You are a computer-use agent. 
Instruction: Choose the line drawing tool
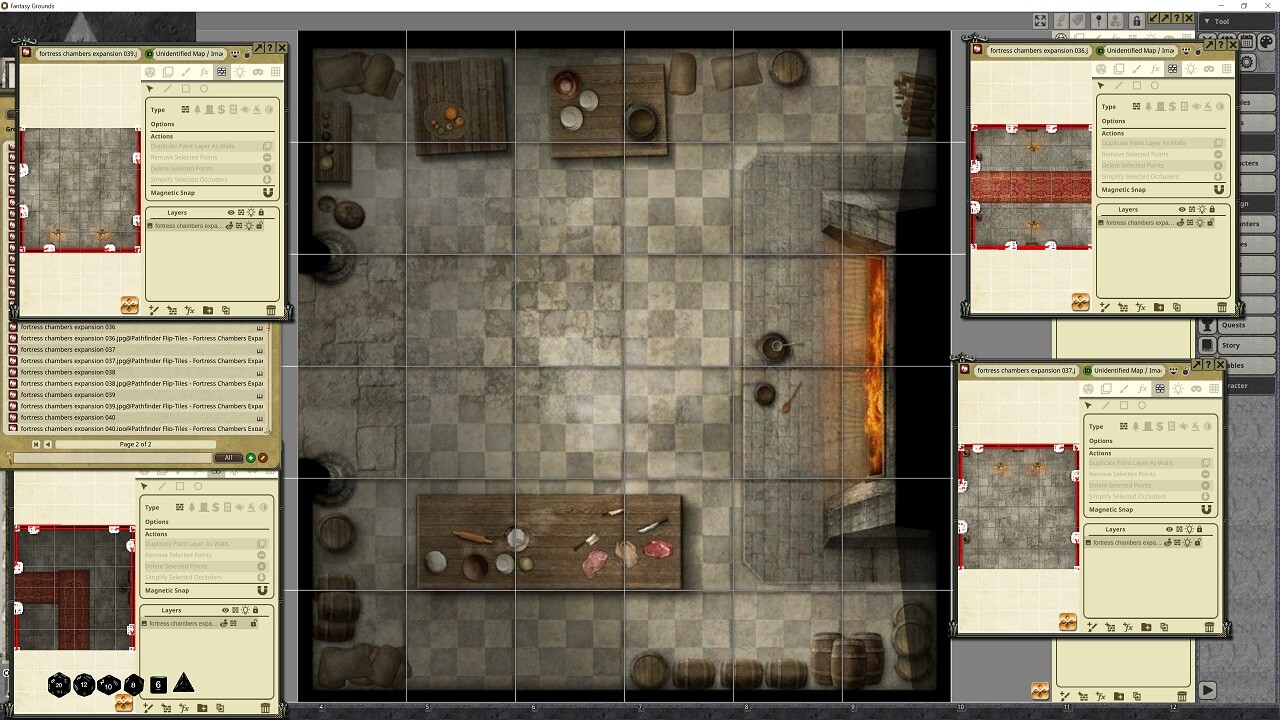coord(167,88)
